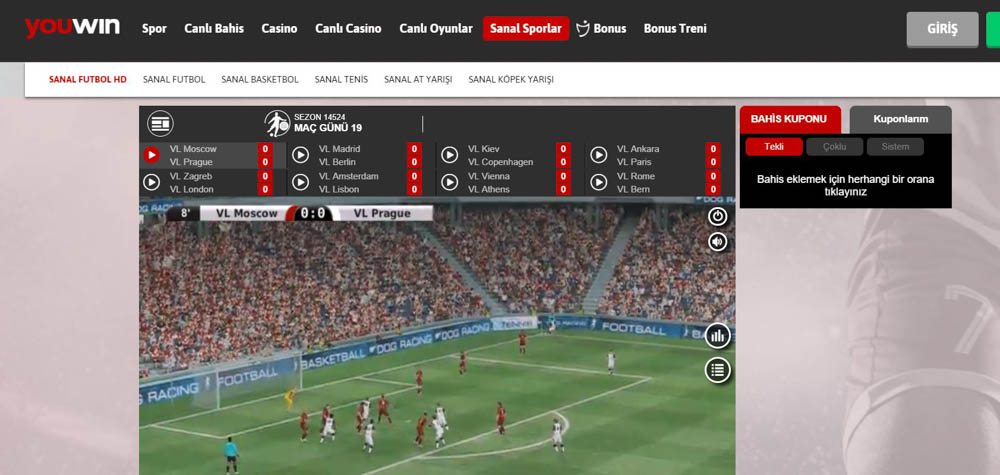Image resolution: width=1000 pixels, height=475 pixels.
Task: Choose the Sistem bet type
Action: (895, 146)
